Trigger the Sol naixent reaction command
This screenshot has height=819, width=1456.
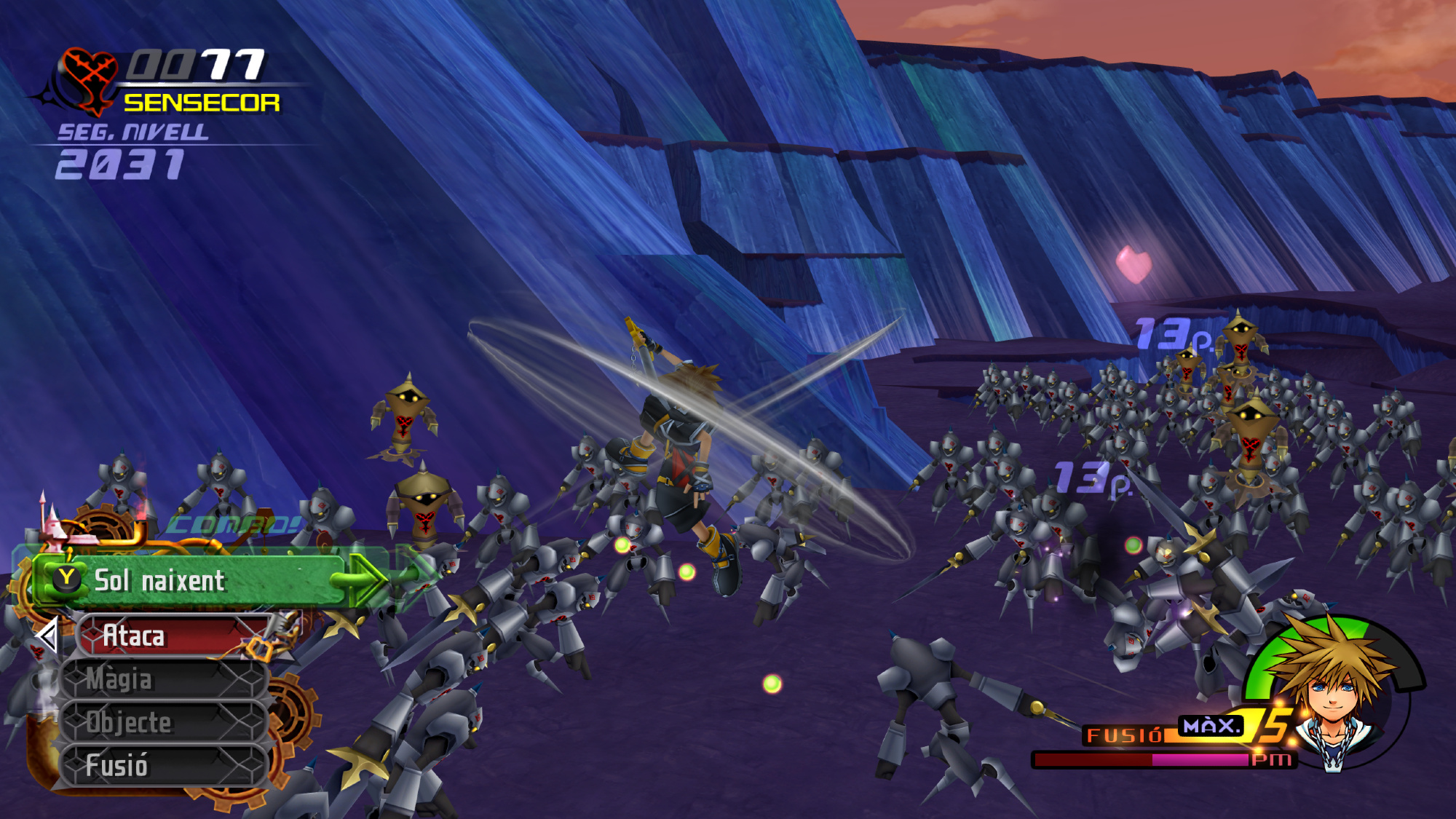pos(197,581)
